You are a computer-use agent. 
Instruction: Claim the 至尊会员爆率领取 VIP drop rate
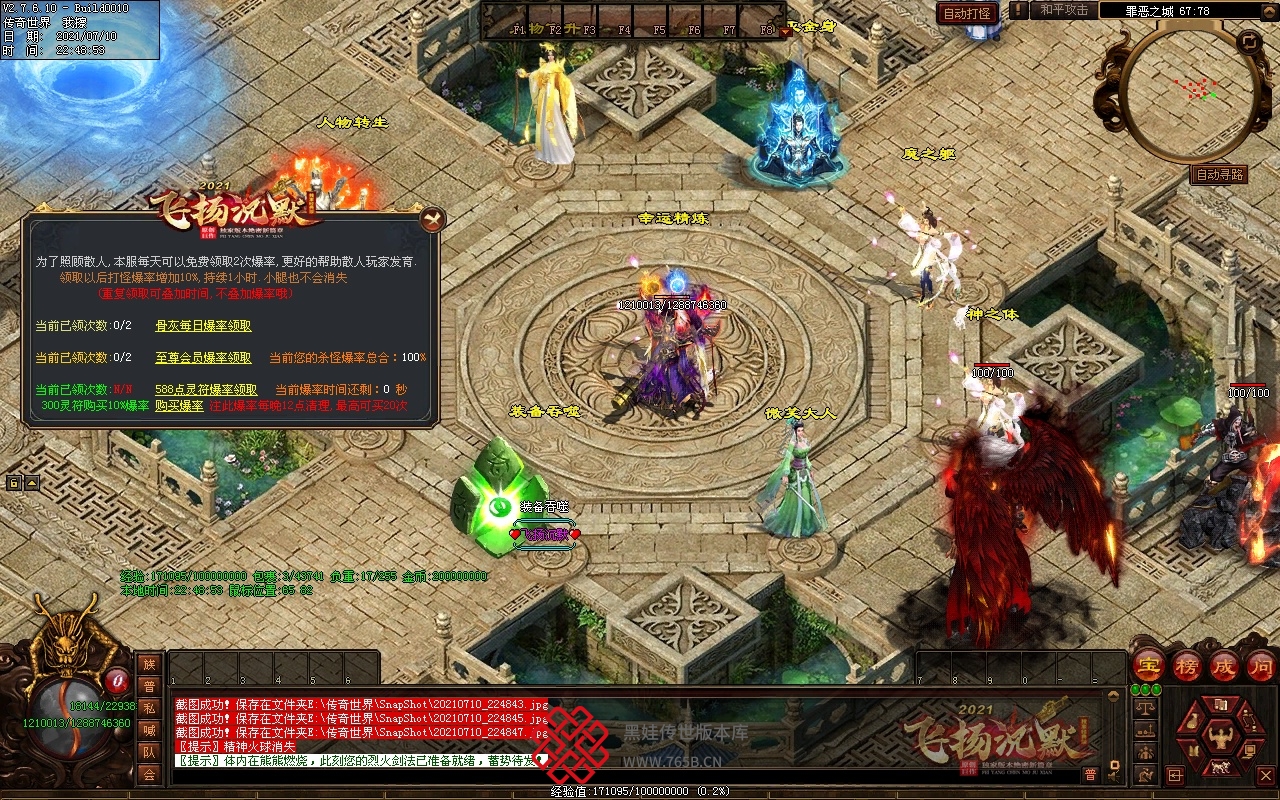(203, 357)
